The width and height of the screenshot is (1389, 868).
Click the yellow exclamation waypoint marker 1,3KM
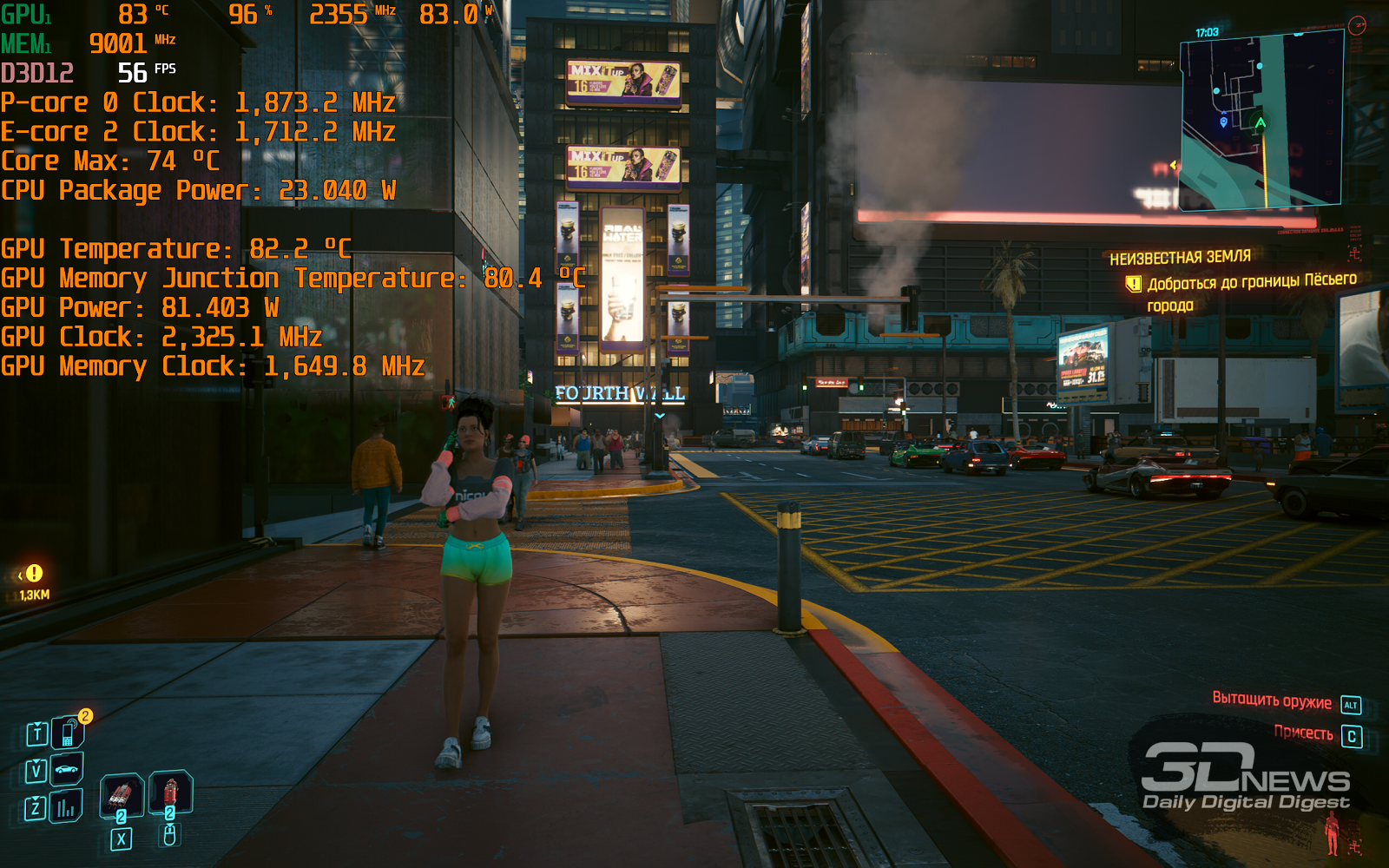(34, 574)
